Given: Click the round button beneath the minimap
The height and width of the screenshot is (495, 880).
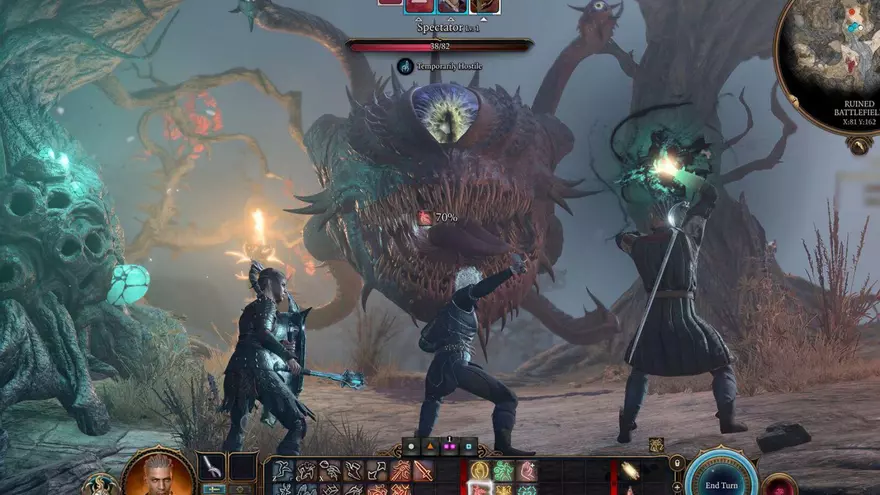Looking at the screenshot, I should (x=858, y=145).
